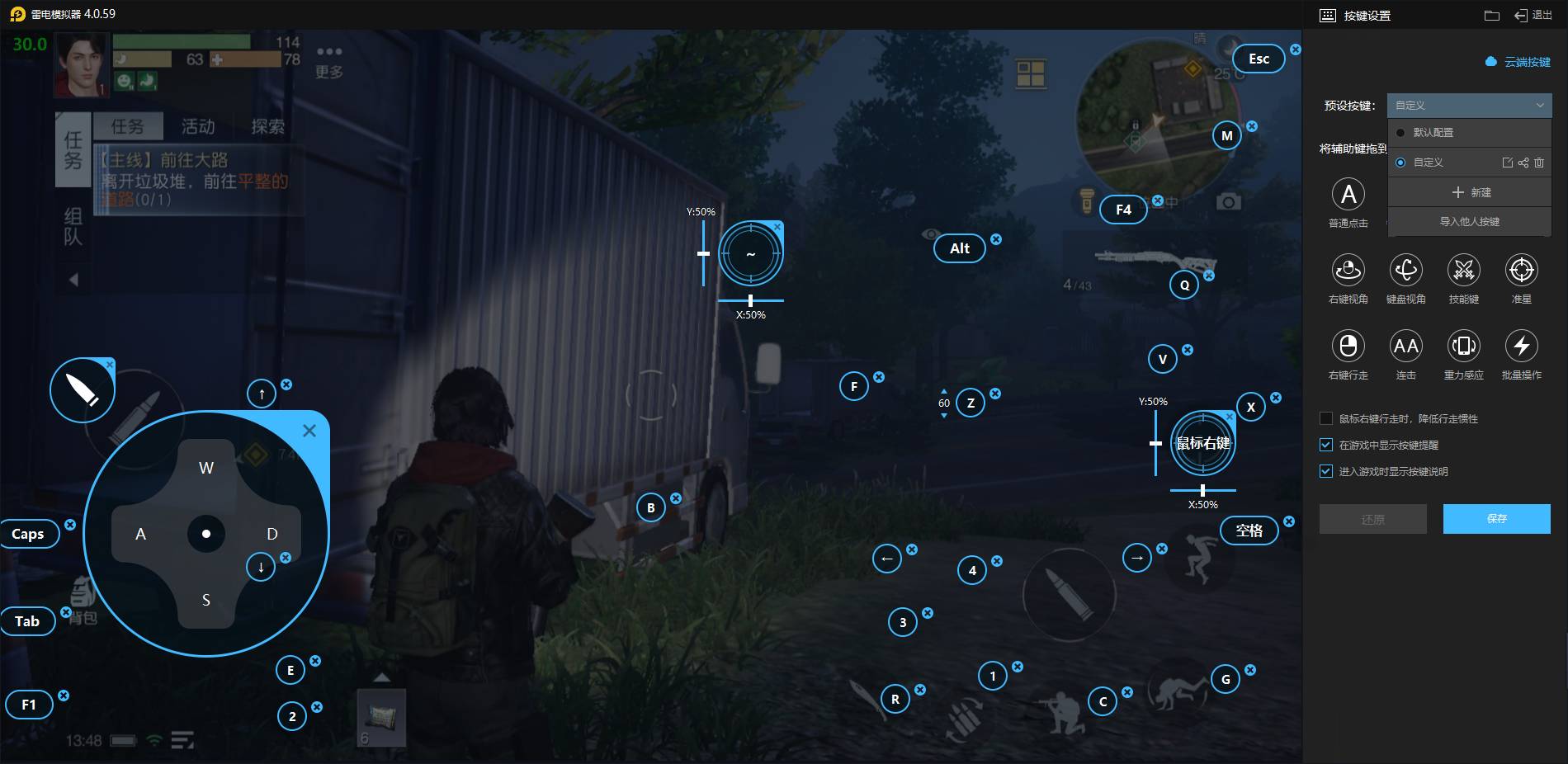Pick the 普通点击 A key tool
Image resolution: width=1568 pixels, height=764 pixels.
(1348, 195)
